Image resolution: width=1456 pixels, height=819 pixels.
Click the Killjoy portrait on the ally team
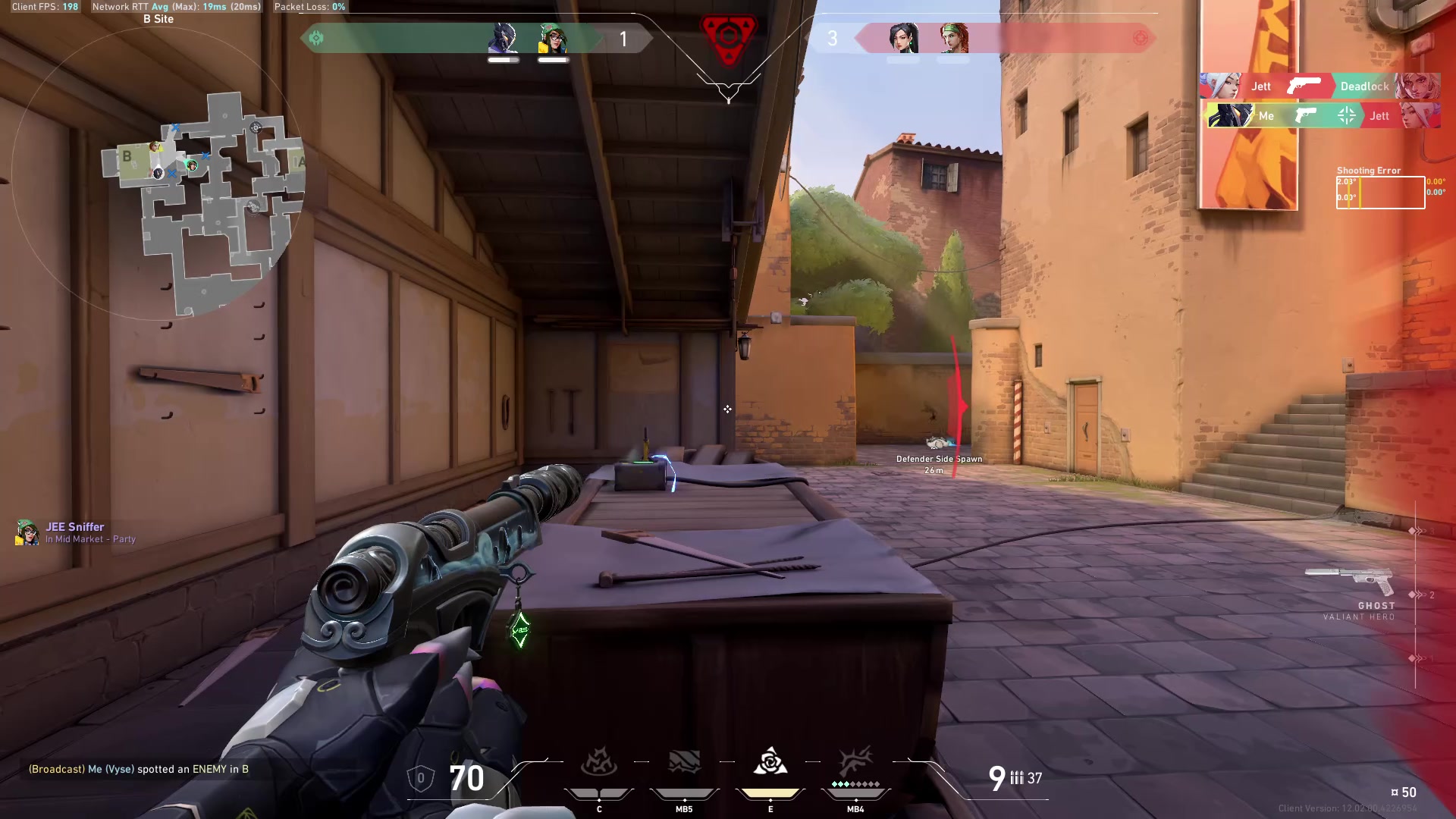pos(553,39)
